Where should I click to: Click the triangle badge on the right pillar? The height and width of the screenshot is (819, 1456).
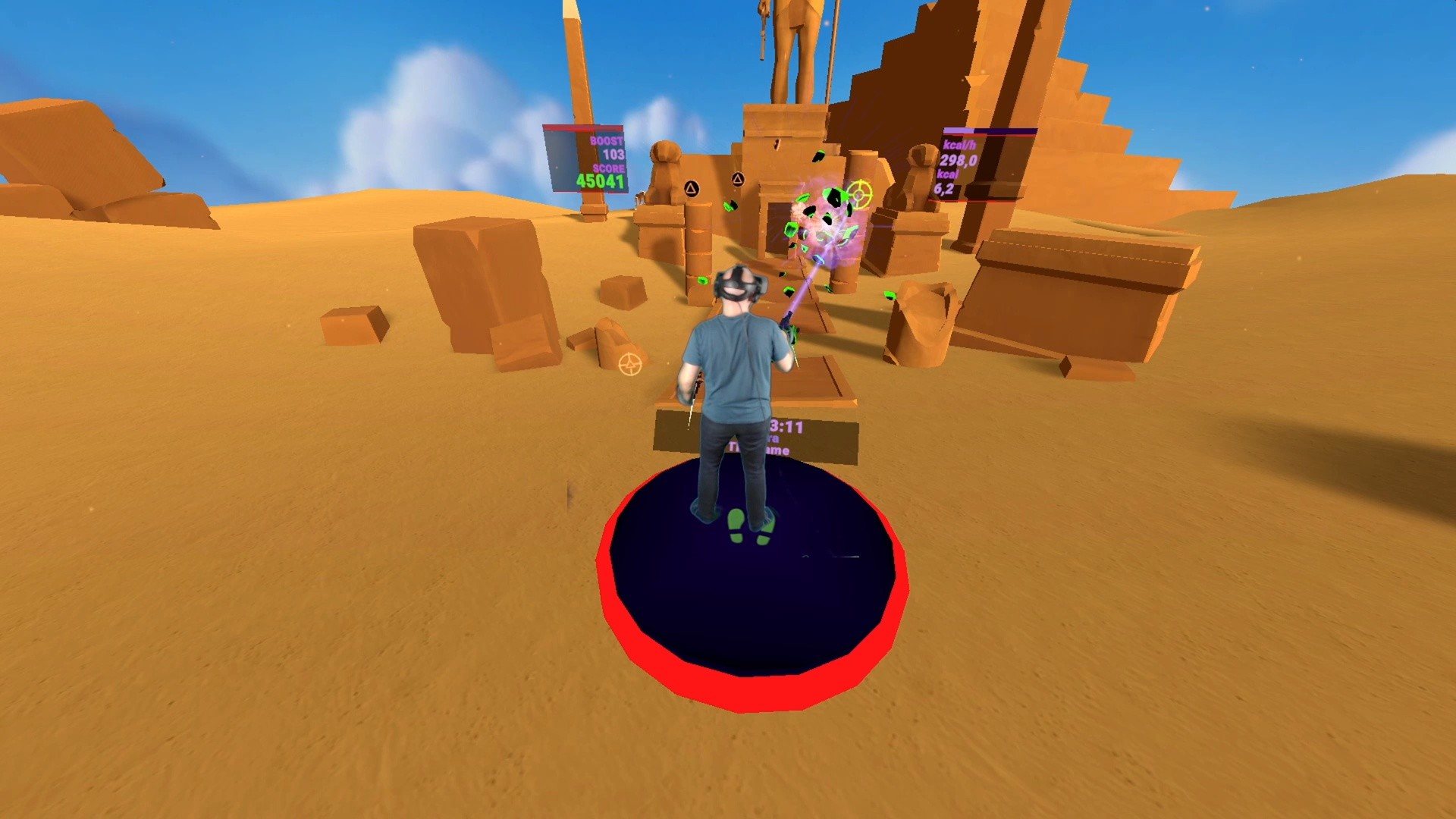(737, 177)
